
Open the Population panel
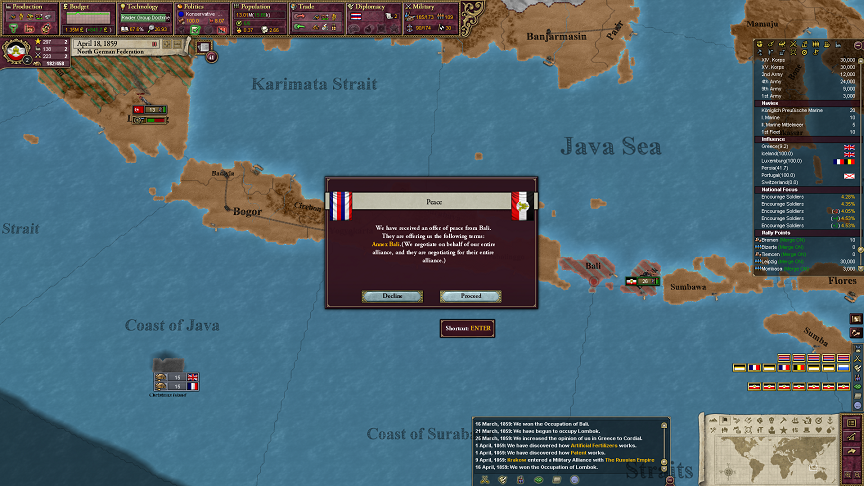pos(260,6)
